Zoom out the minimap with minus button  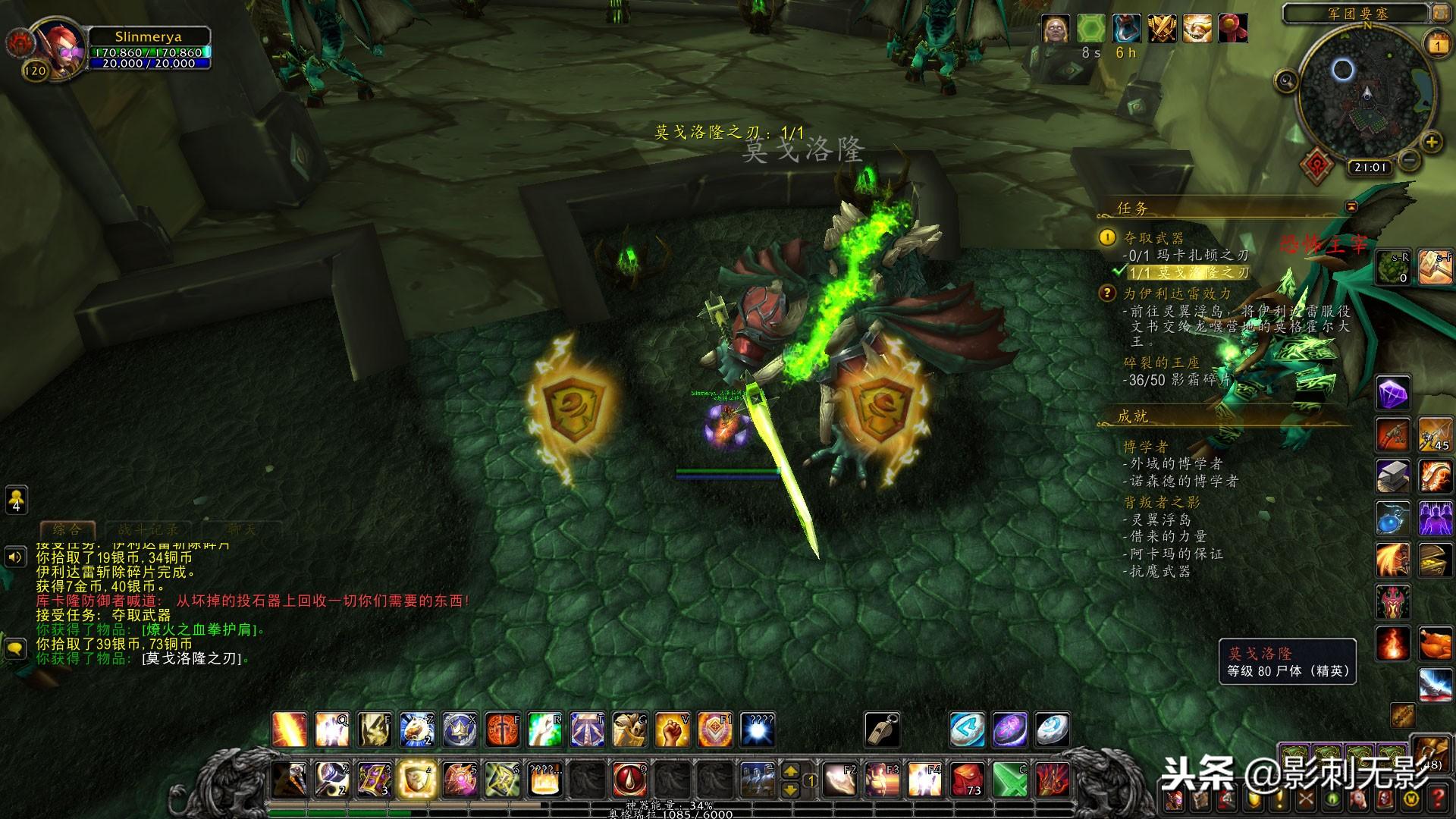1409,160
